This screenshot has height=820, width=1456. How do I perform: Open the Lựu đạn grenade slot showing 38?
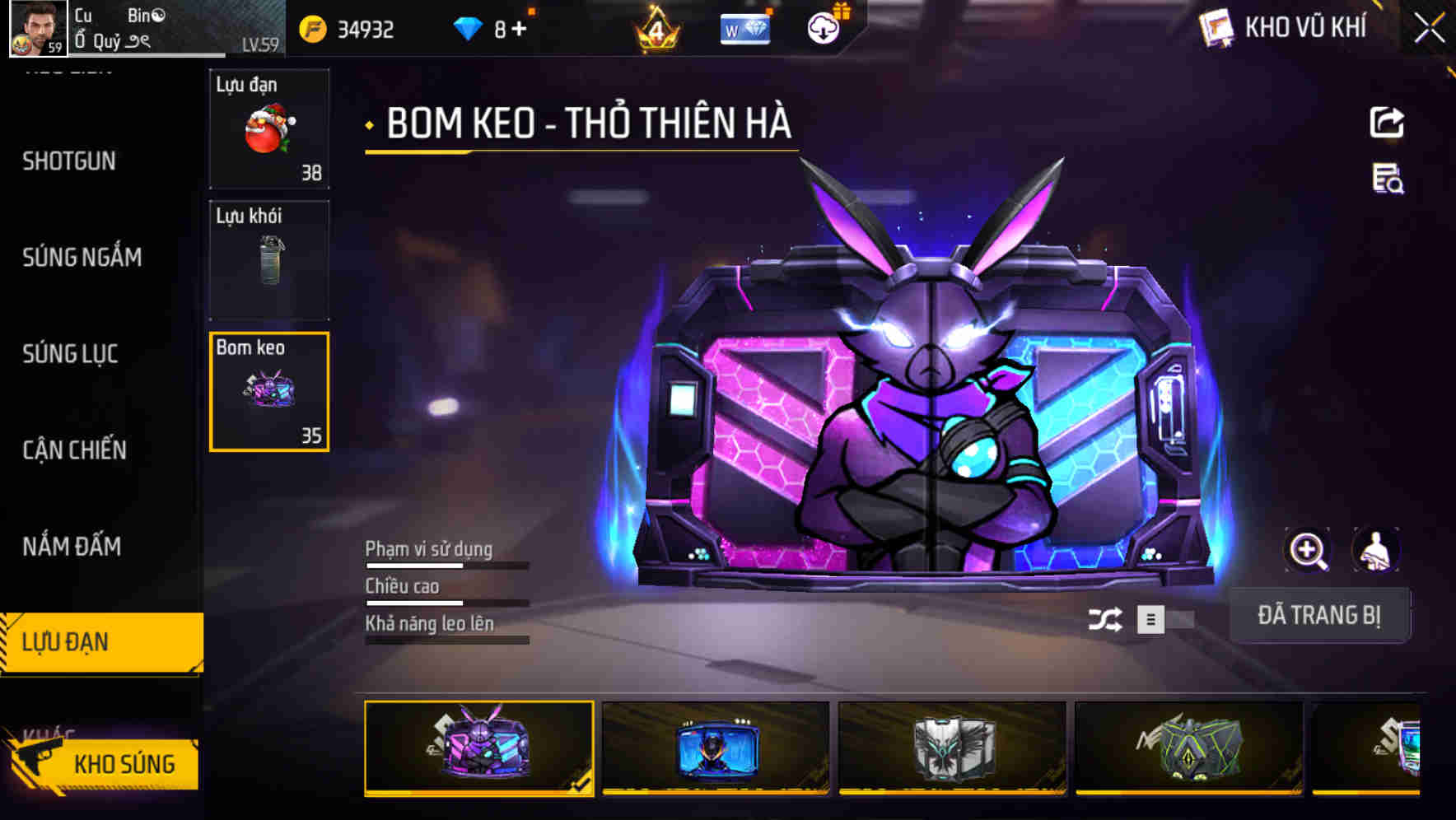[268, 128]
